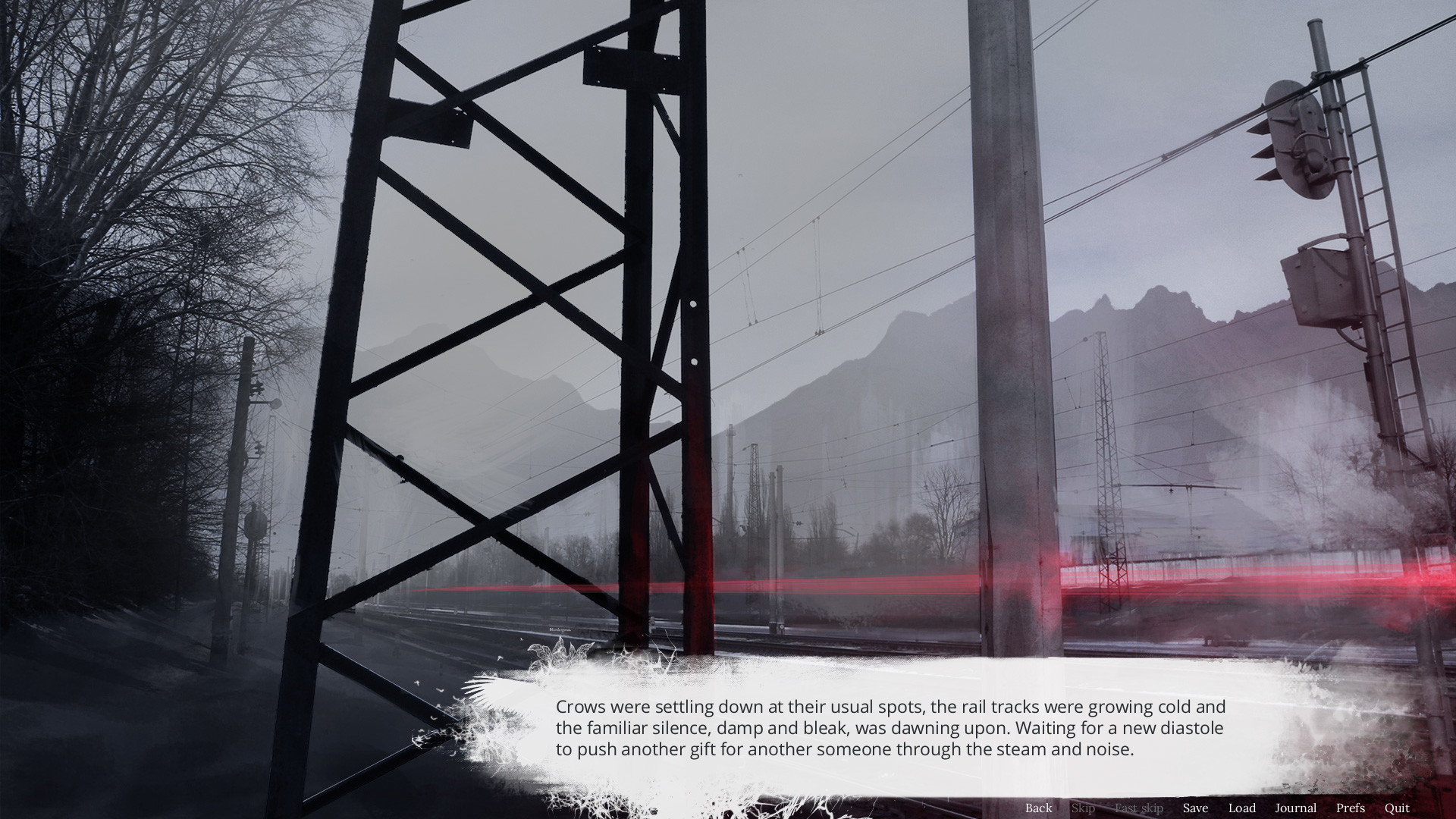The width and height of the screenshot is (1456, 819).
Task: Click Back to rewind the story
Action: (x=1038, y=808)
